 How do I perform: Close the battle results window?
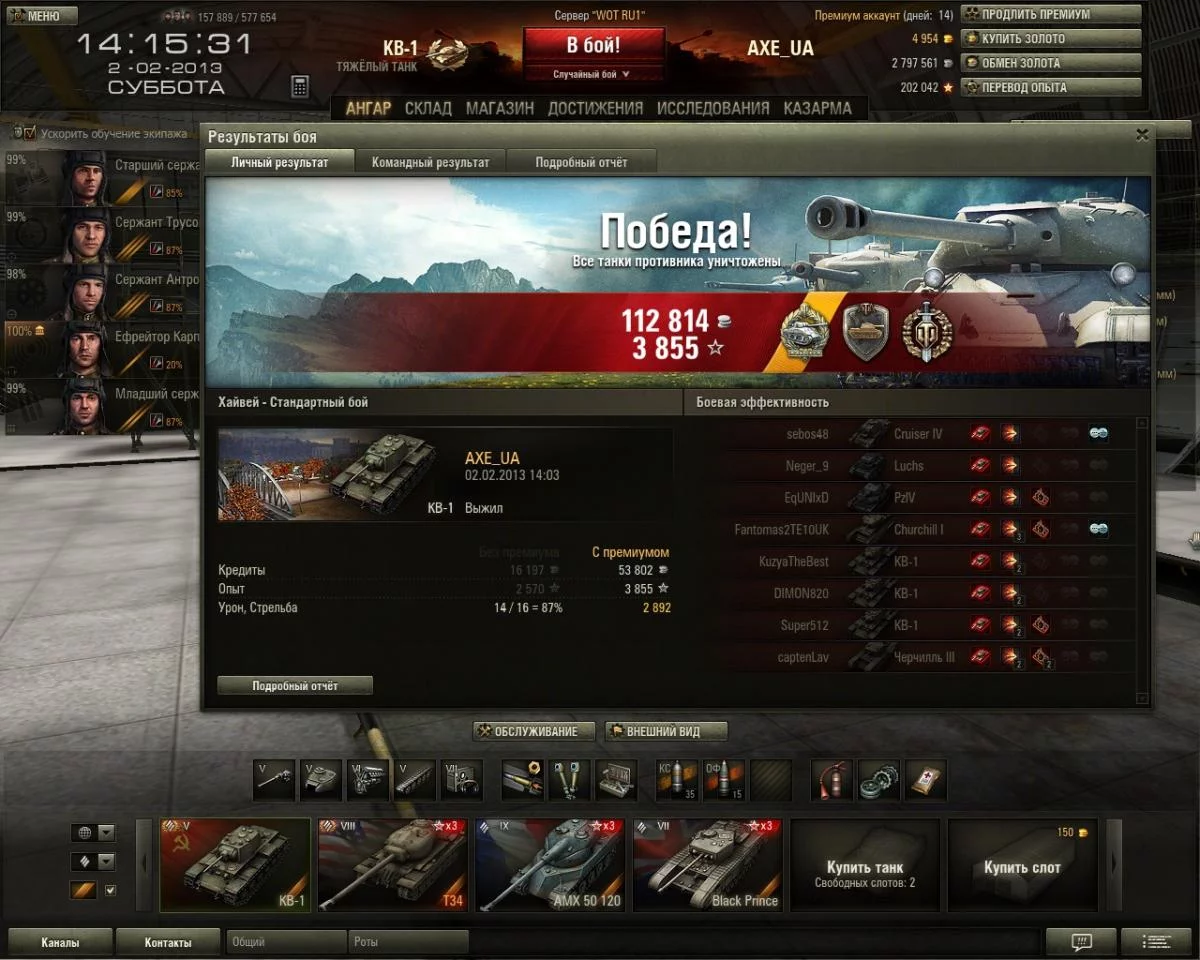[x=1142, y=135]
